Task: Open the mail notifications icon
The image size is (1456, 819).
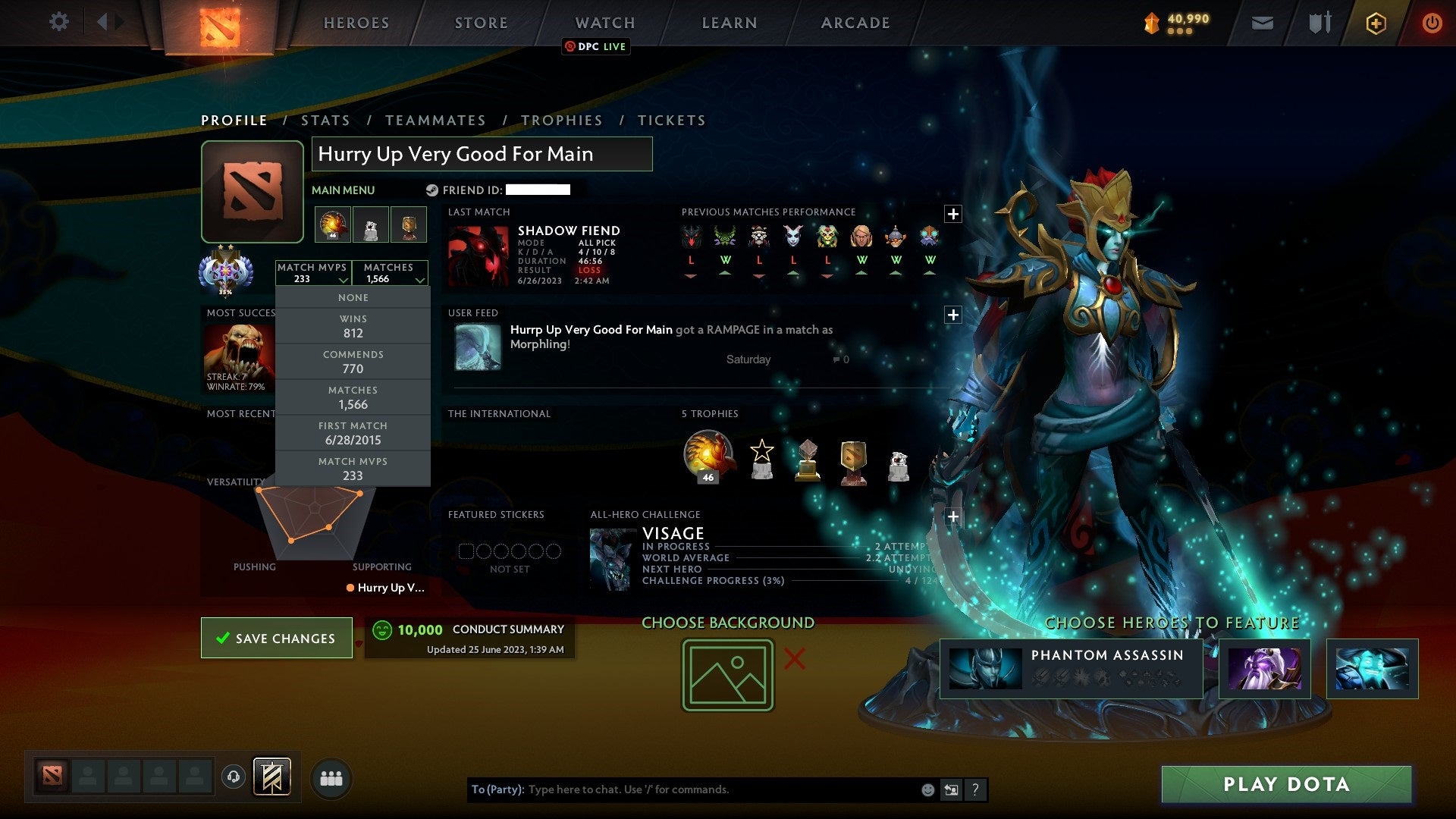Action: click(1261, 23)
